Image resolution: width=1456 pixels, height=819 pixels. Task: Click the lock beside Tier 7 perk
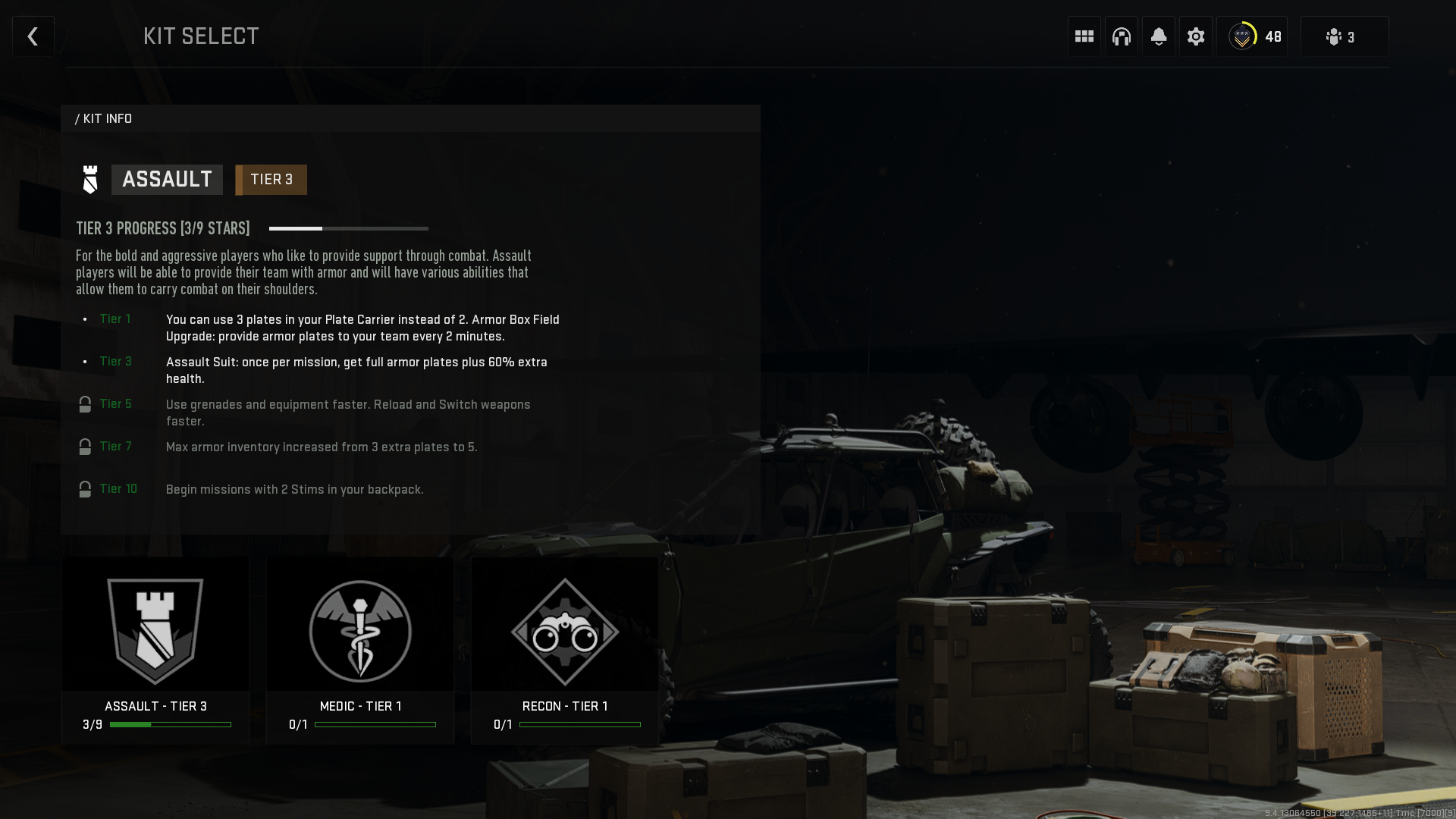[85, 447]
